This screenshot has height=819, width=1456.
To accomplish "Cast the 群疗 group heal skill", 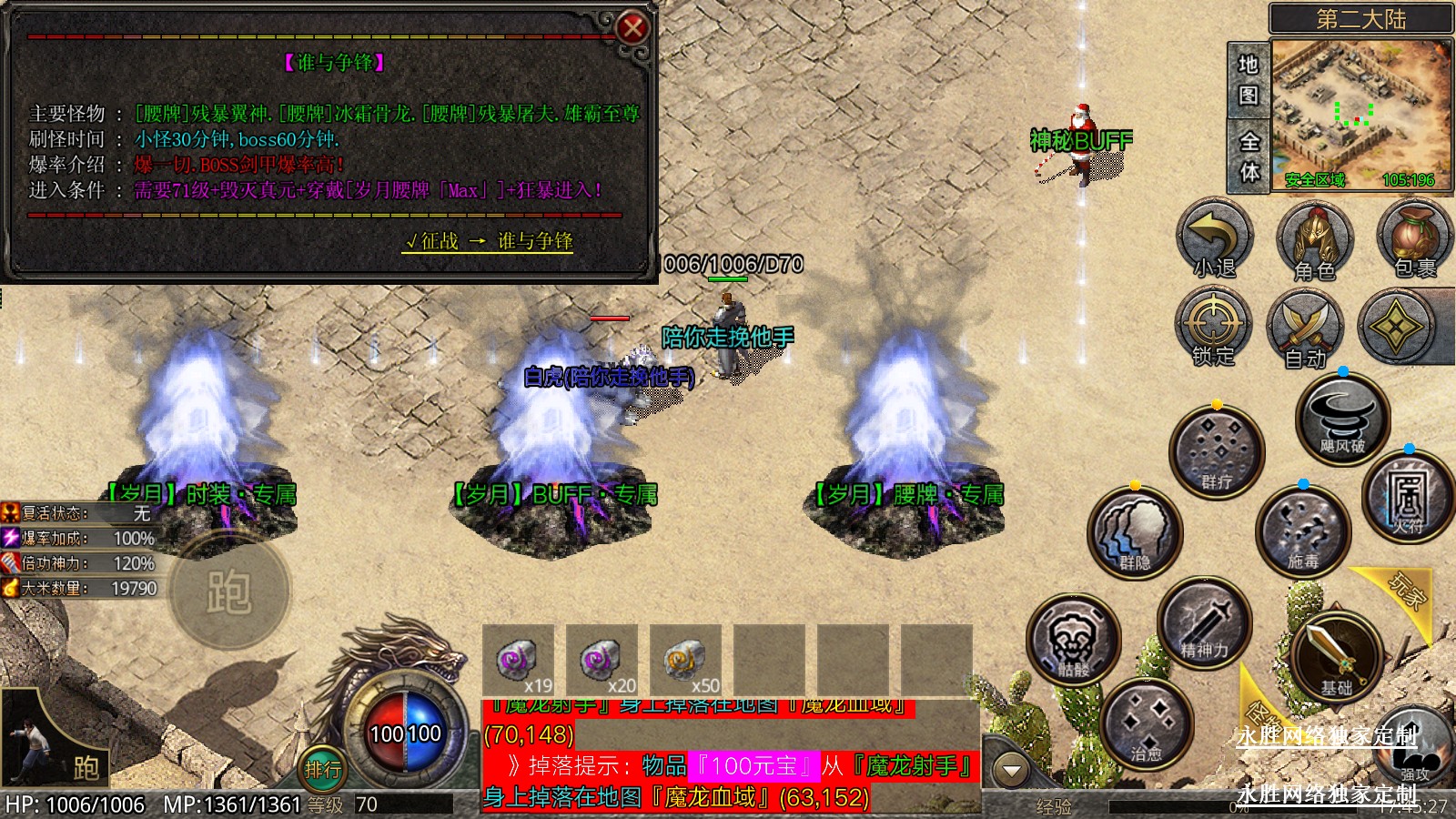I will point(1217,452).
